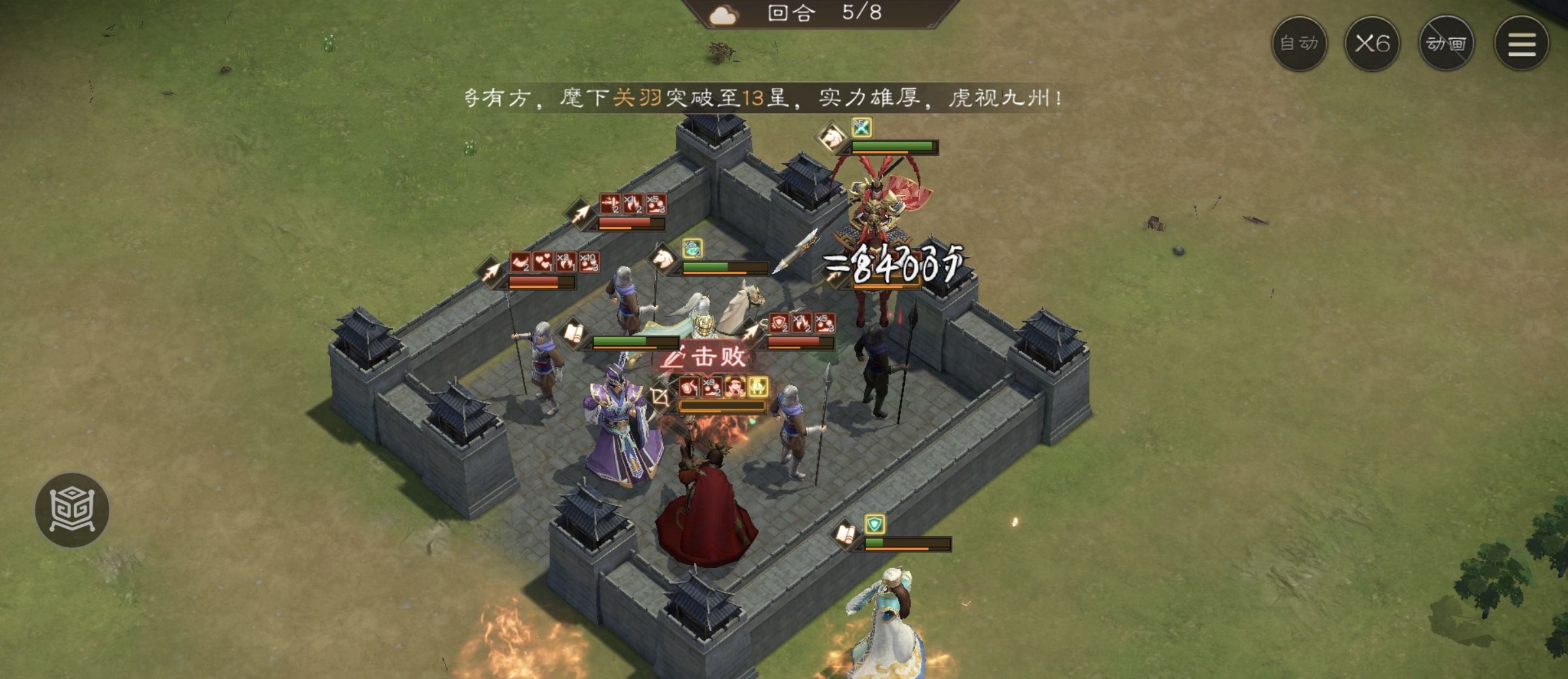The height and width of the screenshot is (679, 1568).
Task: Select the white horse cavalry buff icon
Action: tap(663, 260)
